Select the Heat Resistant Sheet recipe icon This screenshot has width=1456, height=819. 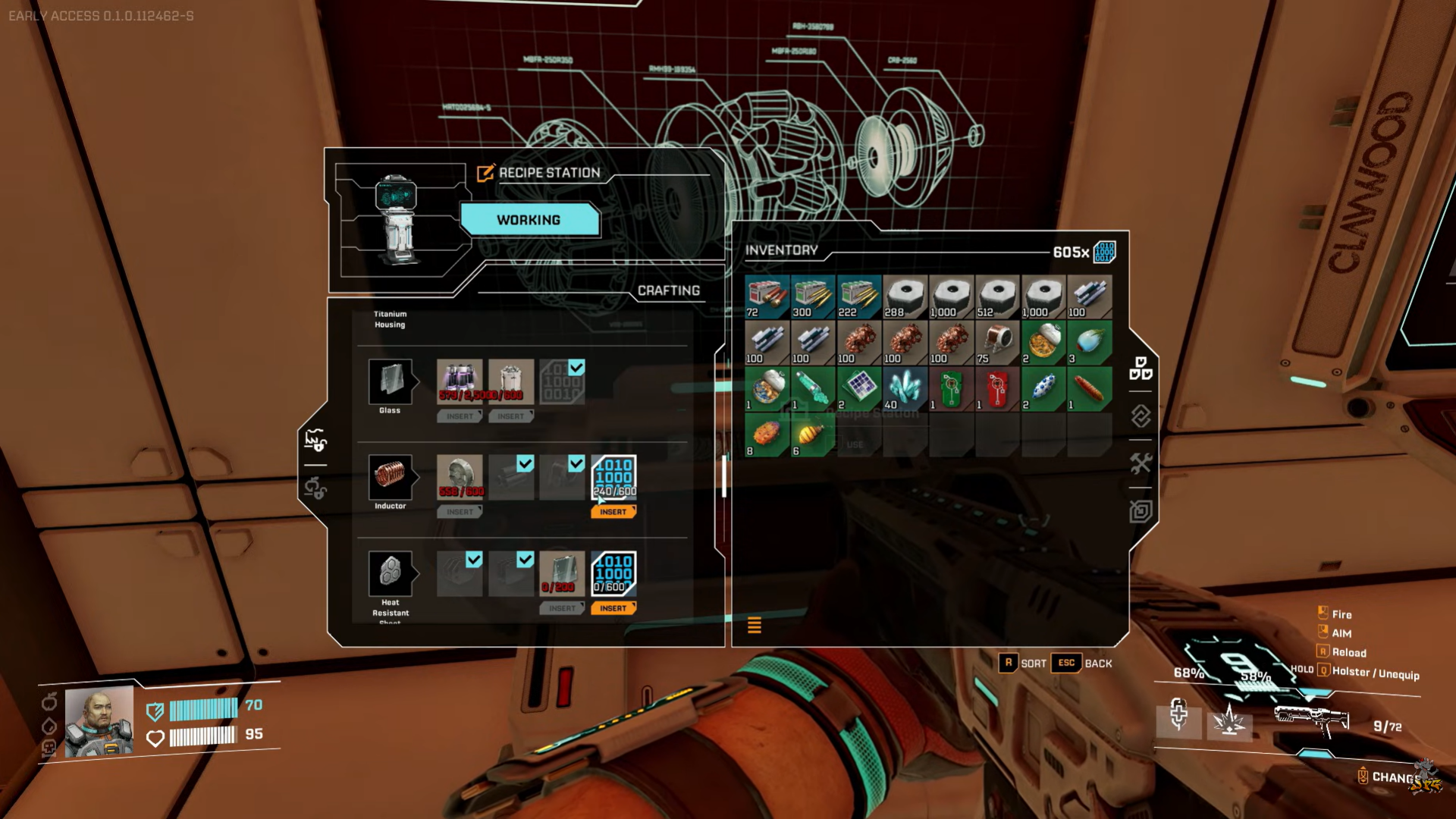(x=390, y=573)
